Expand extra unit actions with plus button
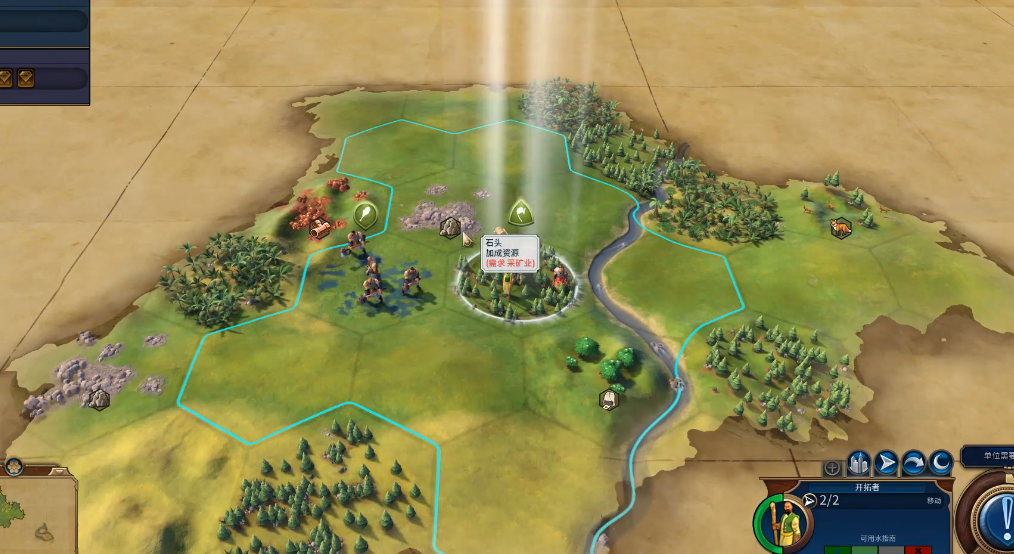Screen dimensions: 1014x554 pos(832,467)
